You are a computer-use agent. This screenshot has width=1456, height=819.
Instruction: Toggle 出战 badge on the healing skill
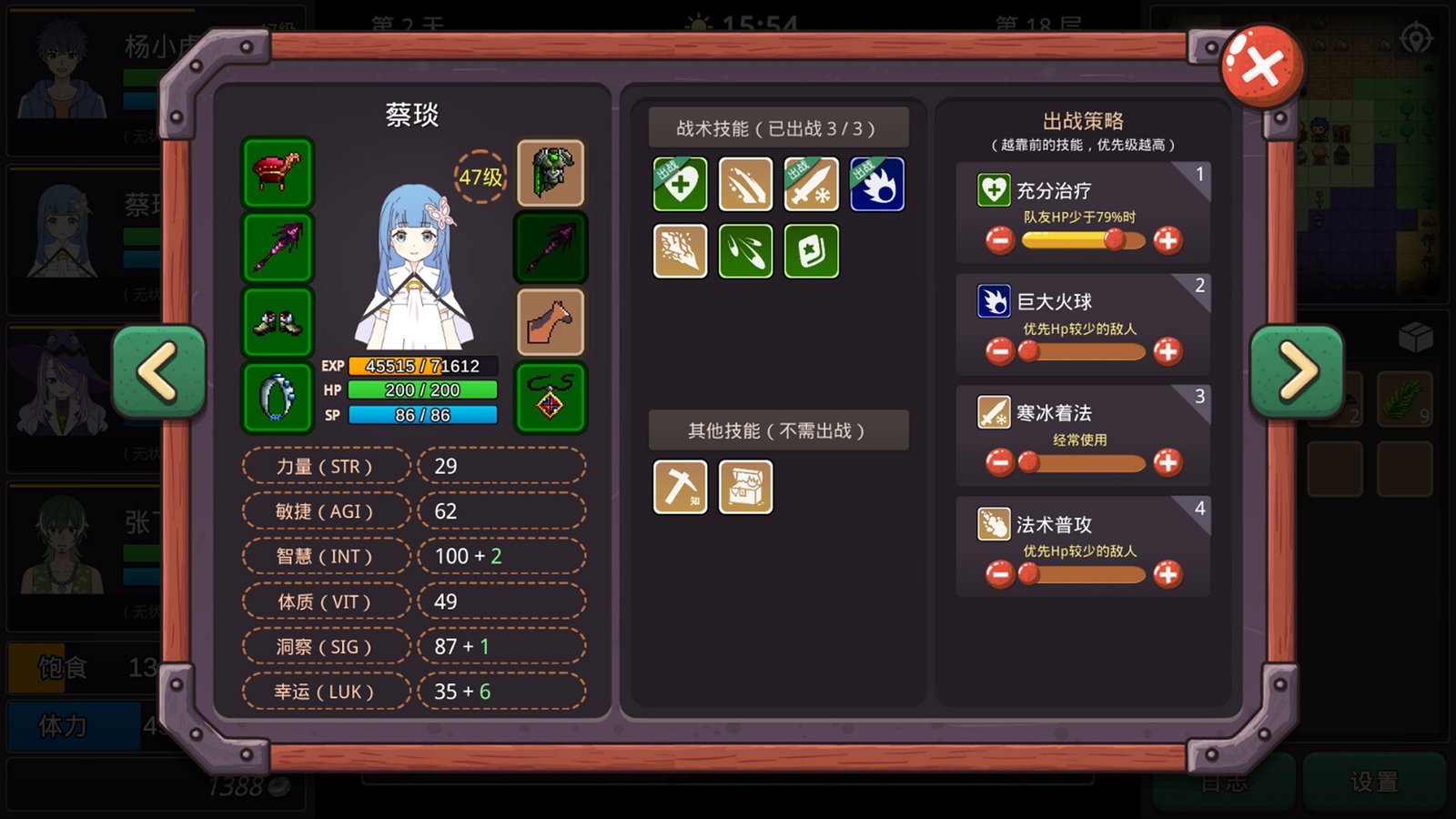coord(665,168)
